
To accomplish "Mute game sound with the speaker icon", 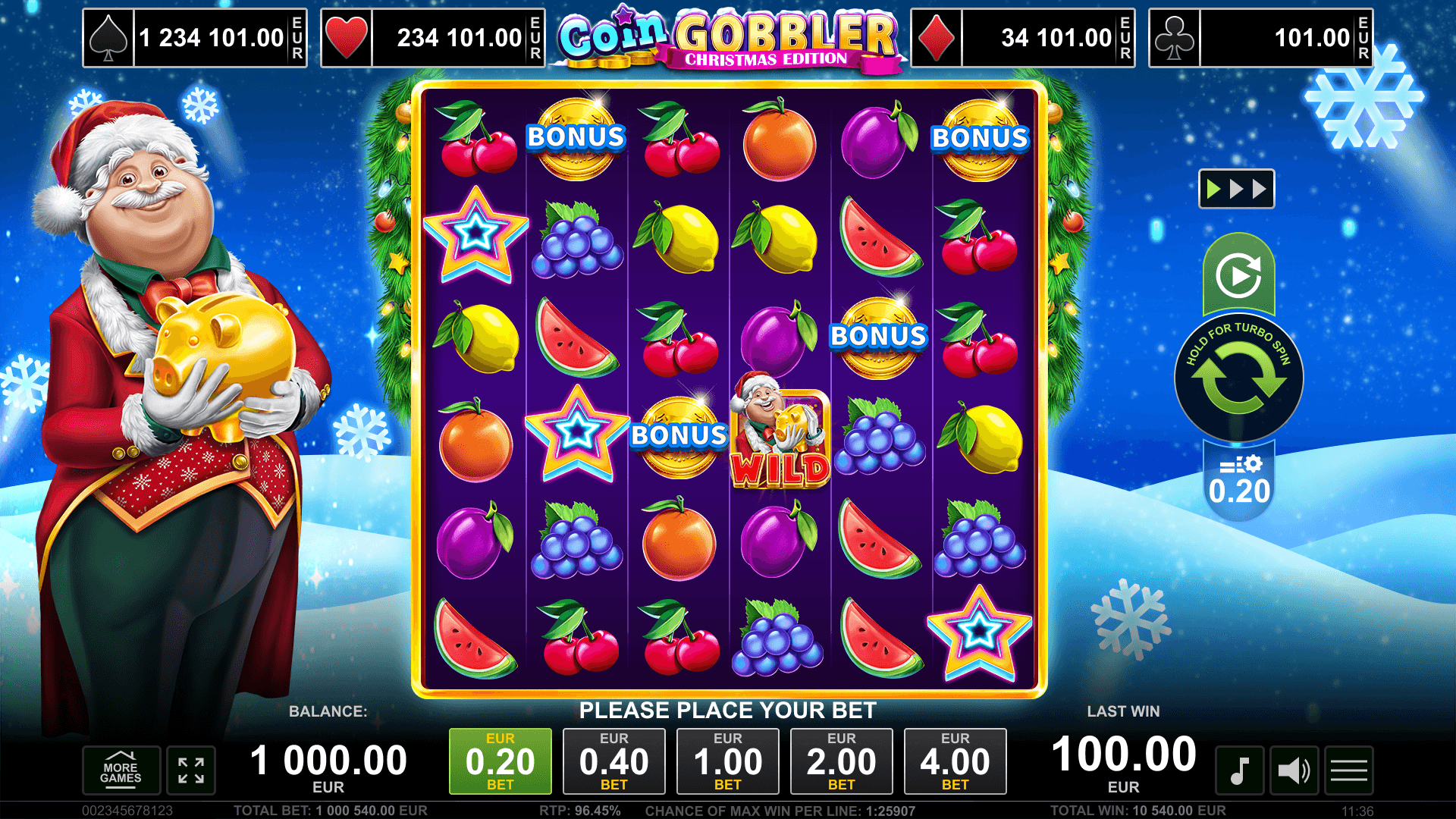I will click(x=1294, y=770).
